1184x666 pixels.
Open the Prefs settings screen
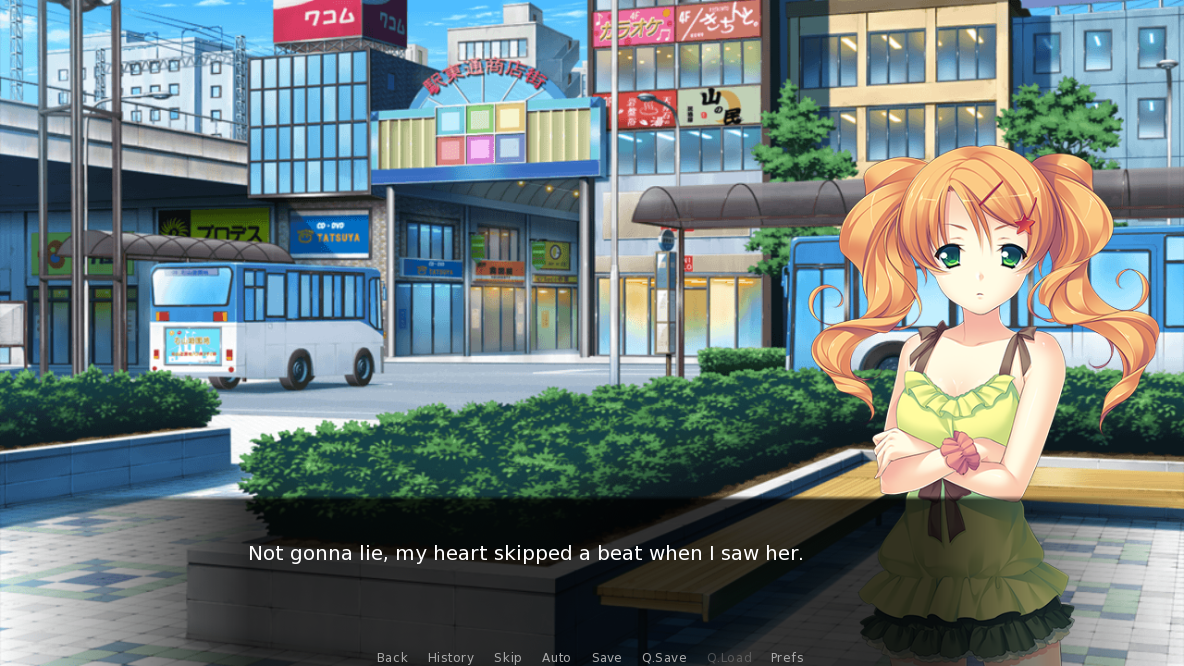tap(787, 657)
